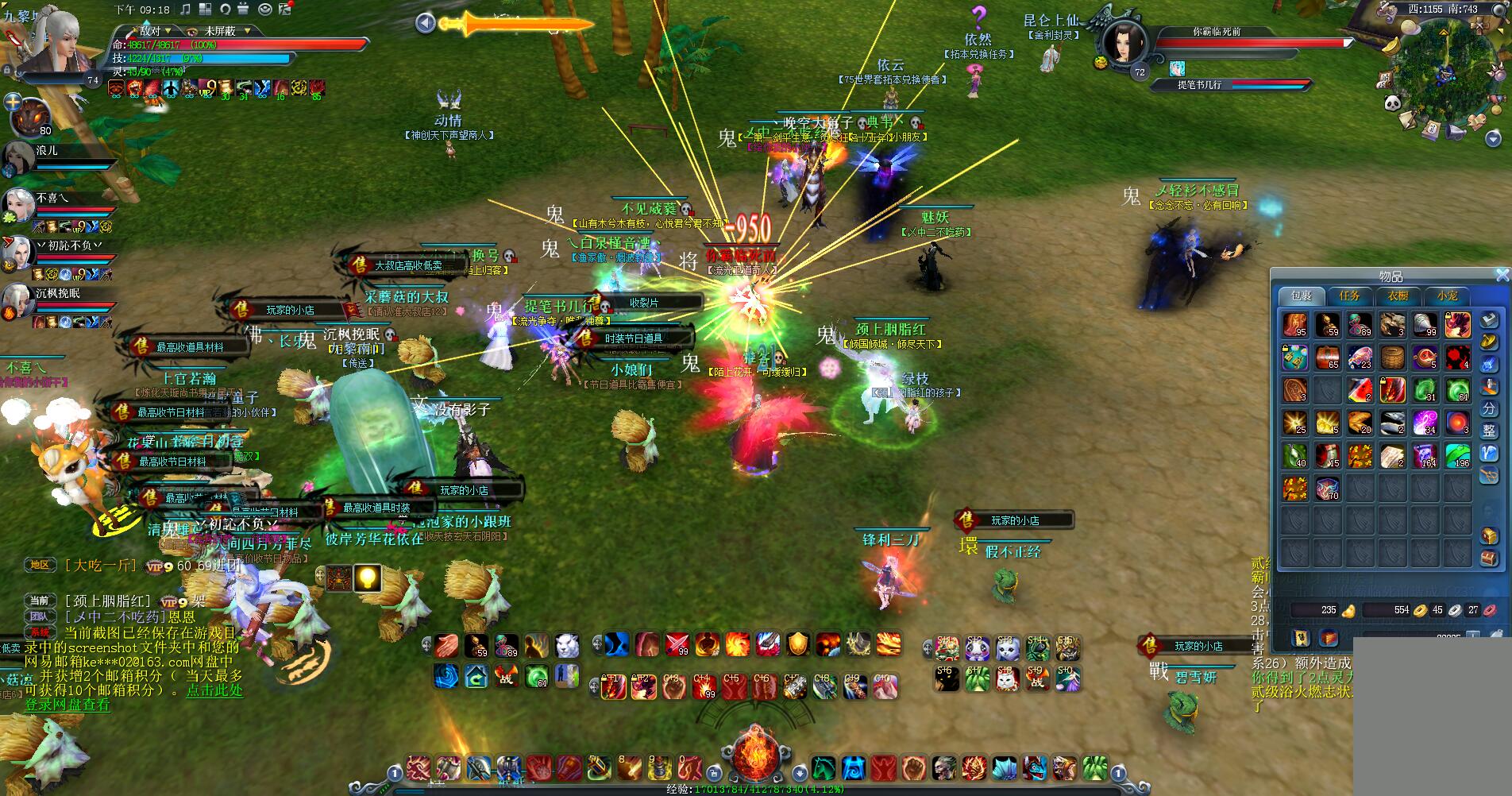Use the golden shield skill icon
This screenshot has width=1512, height=796.
797,644
